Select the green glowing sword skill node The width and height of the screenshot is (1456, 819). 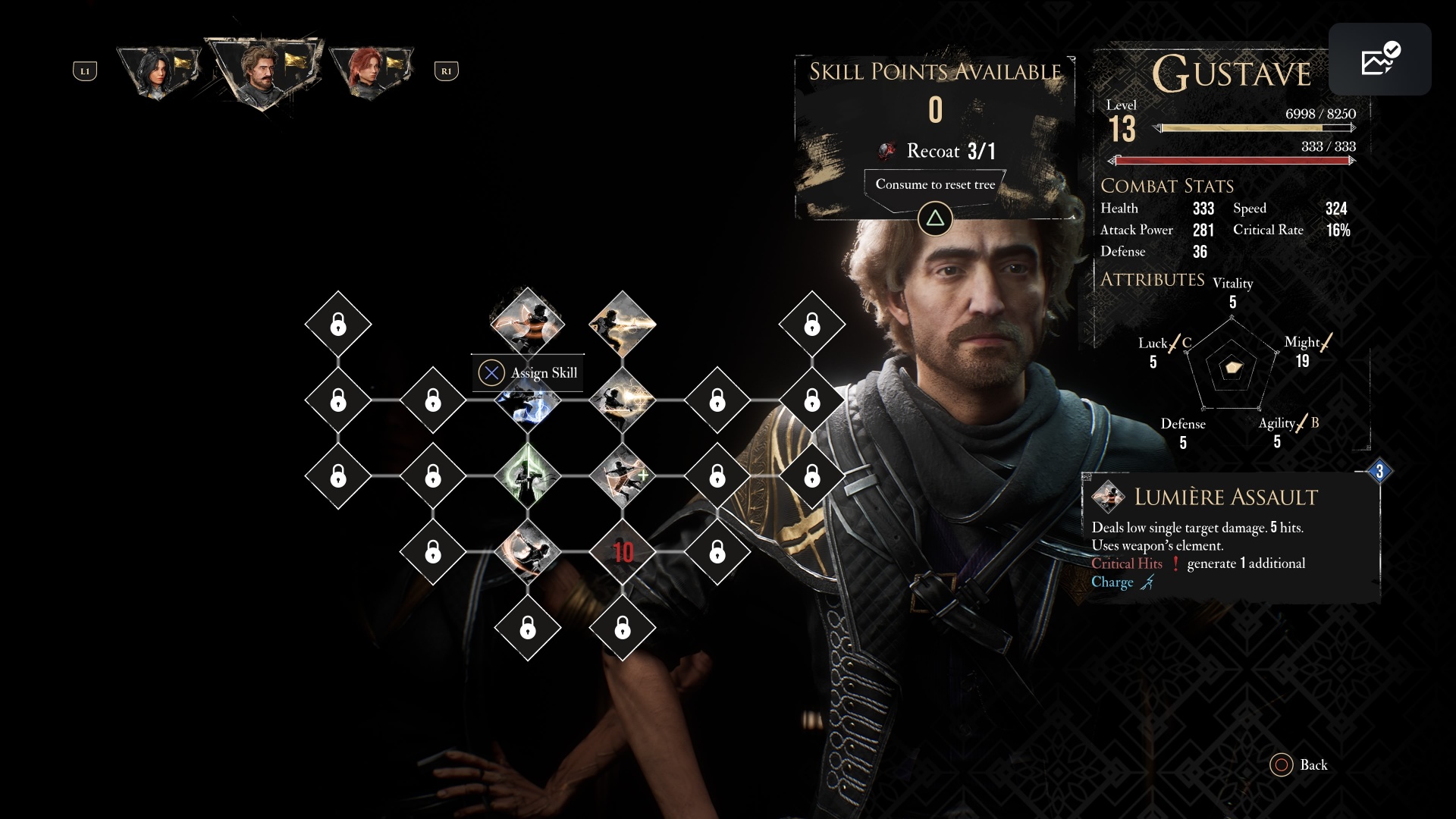(x=528, y=475)
